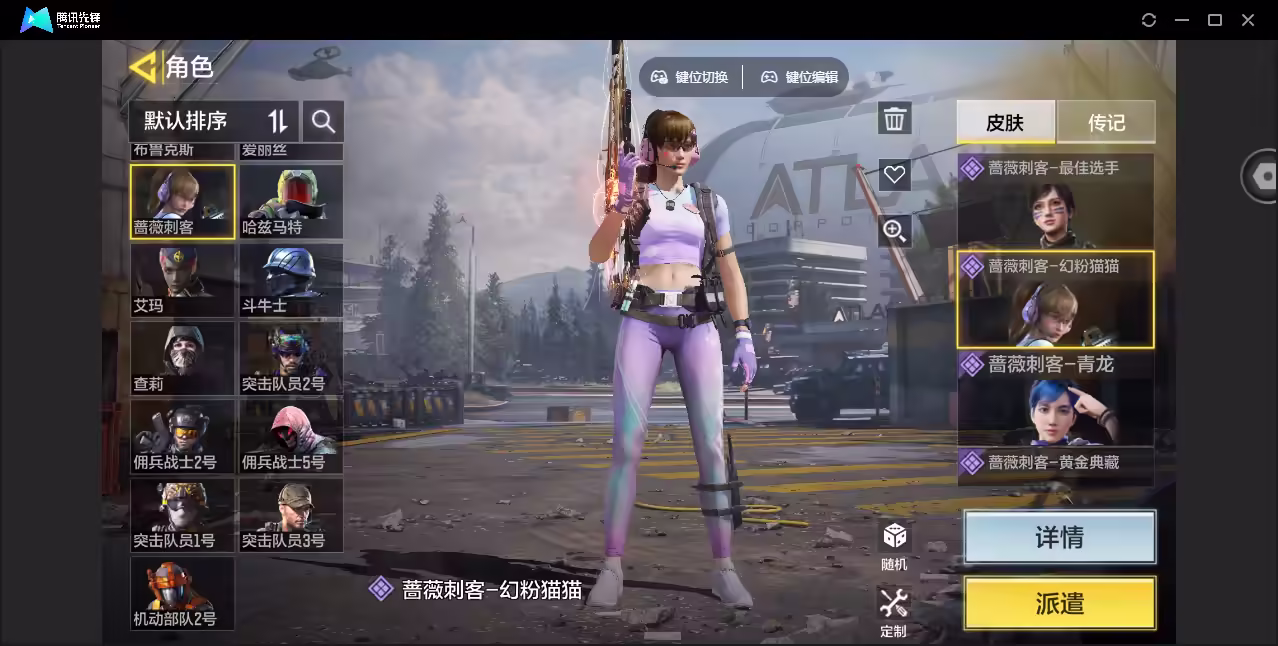Open the 默认排序 sort dropdown
The height and width of the screenshot is (646, 1278).
pyautogui.click(x=214, y=121)
